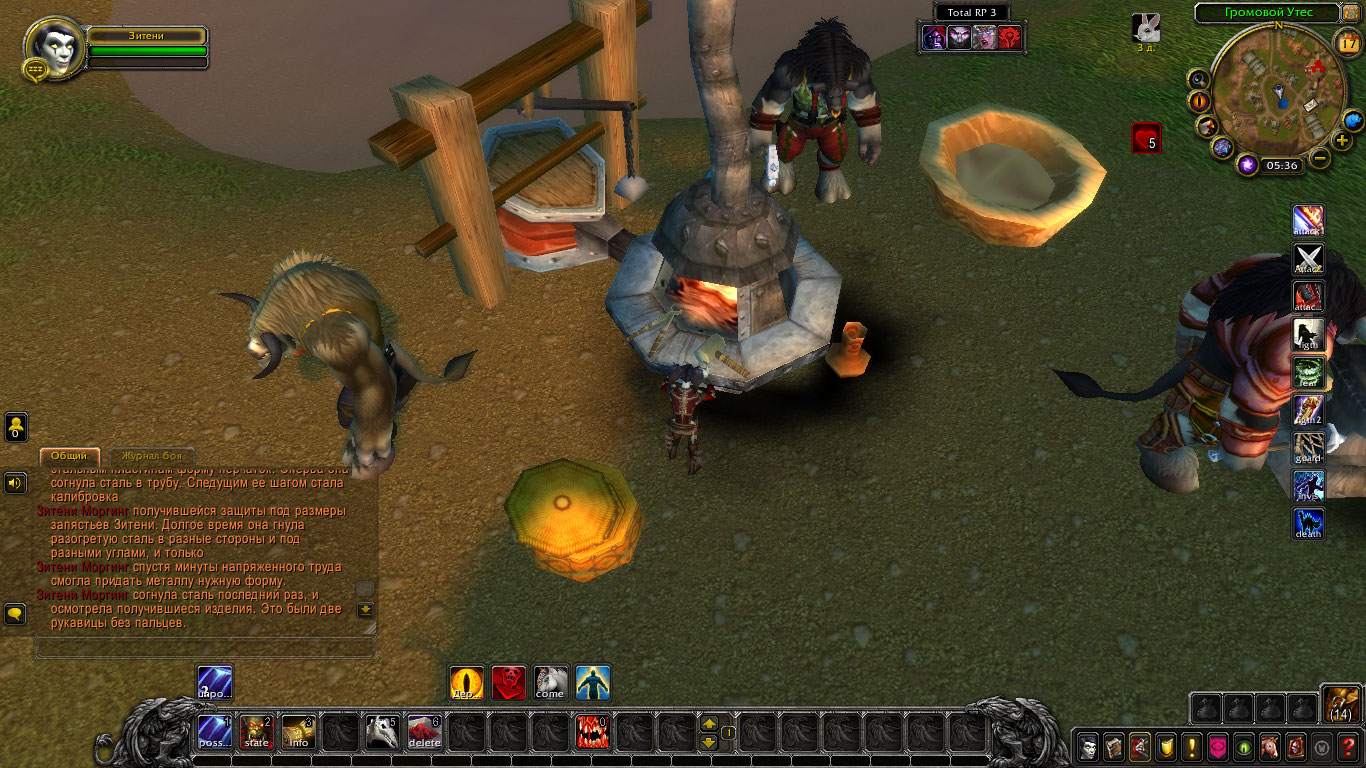Screen dimensions: 1366x768
Task: Select the red skull stance icon
Action: click(508, 683)
